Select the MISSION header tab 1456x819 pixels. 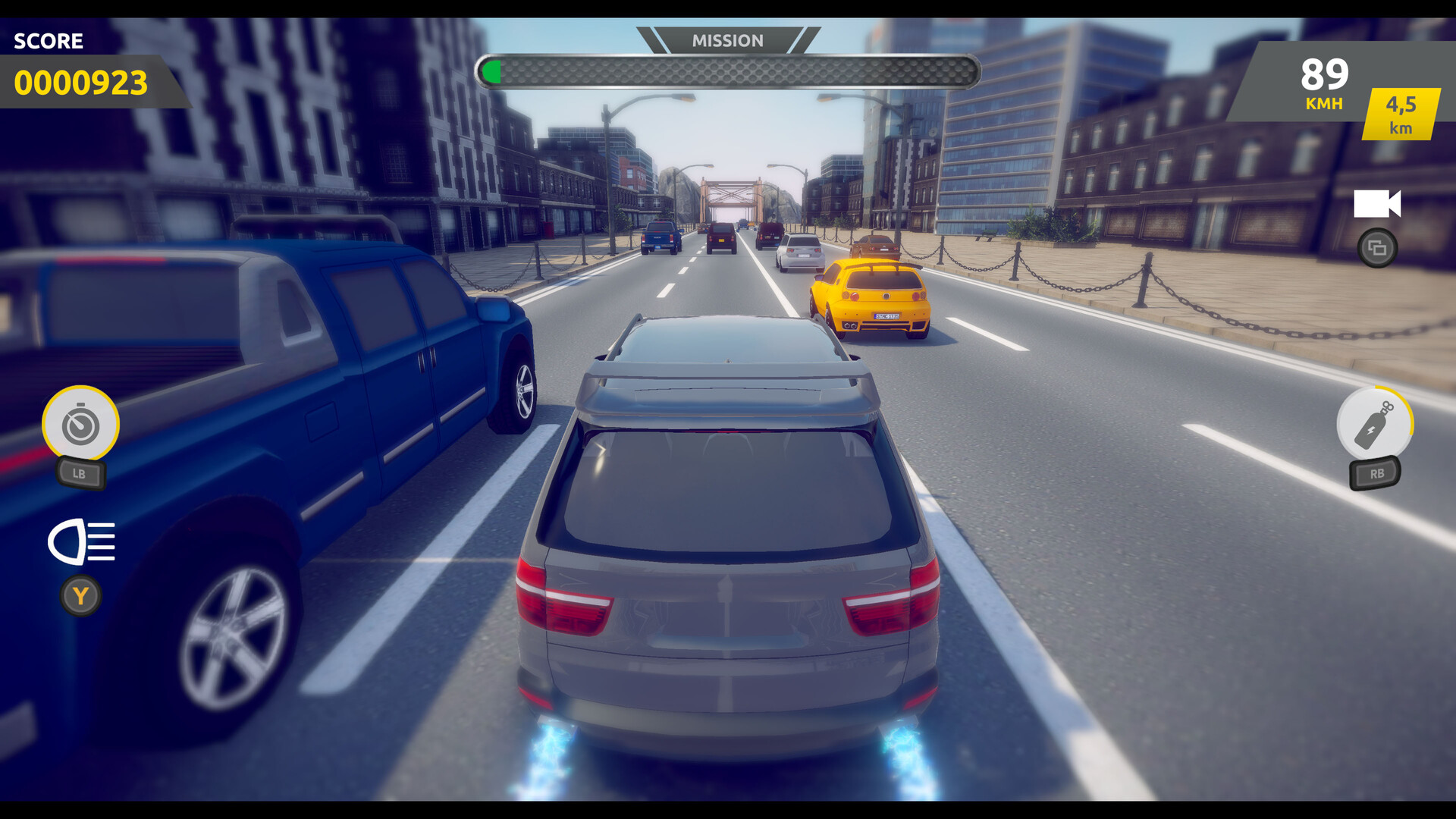click(x=728, y=40)
